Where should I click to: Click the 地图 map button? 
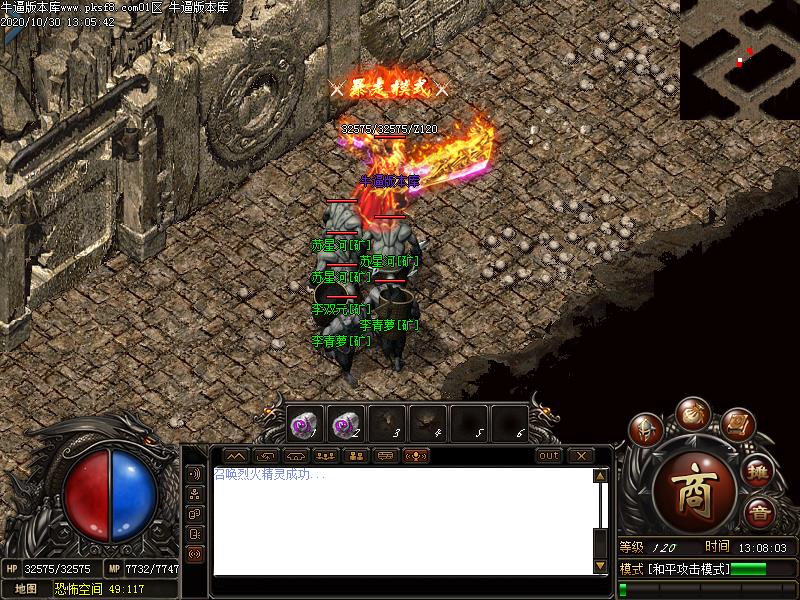pos(25,589)
